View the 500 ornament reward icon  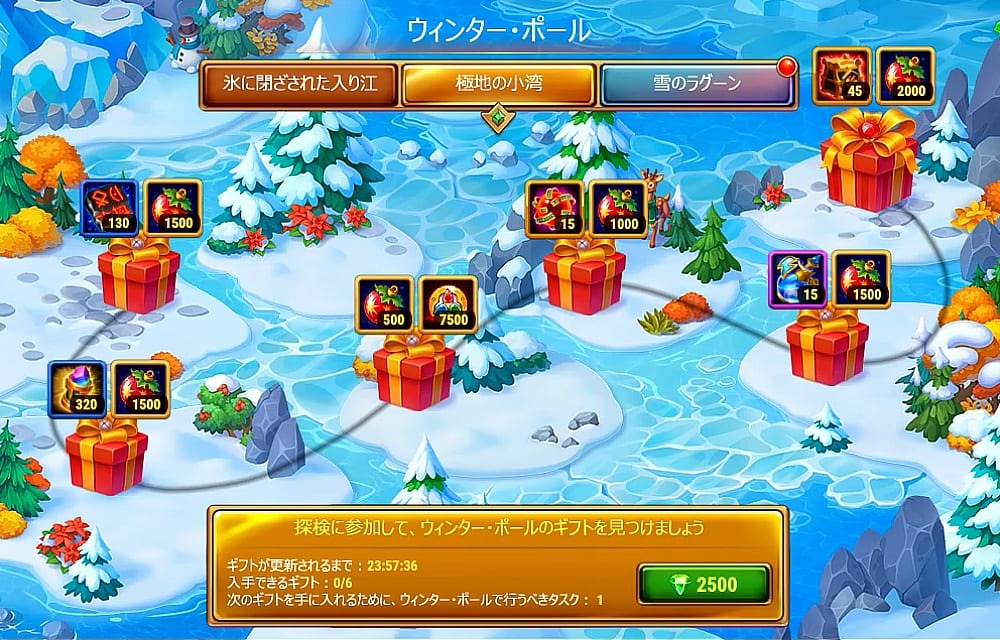coord(384,304)
